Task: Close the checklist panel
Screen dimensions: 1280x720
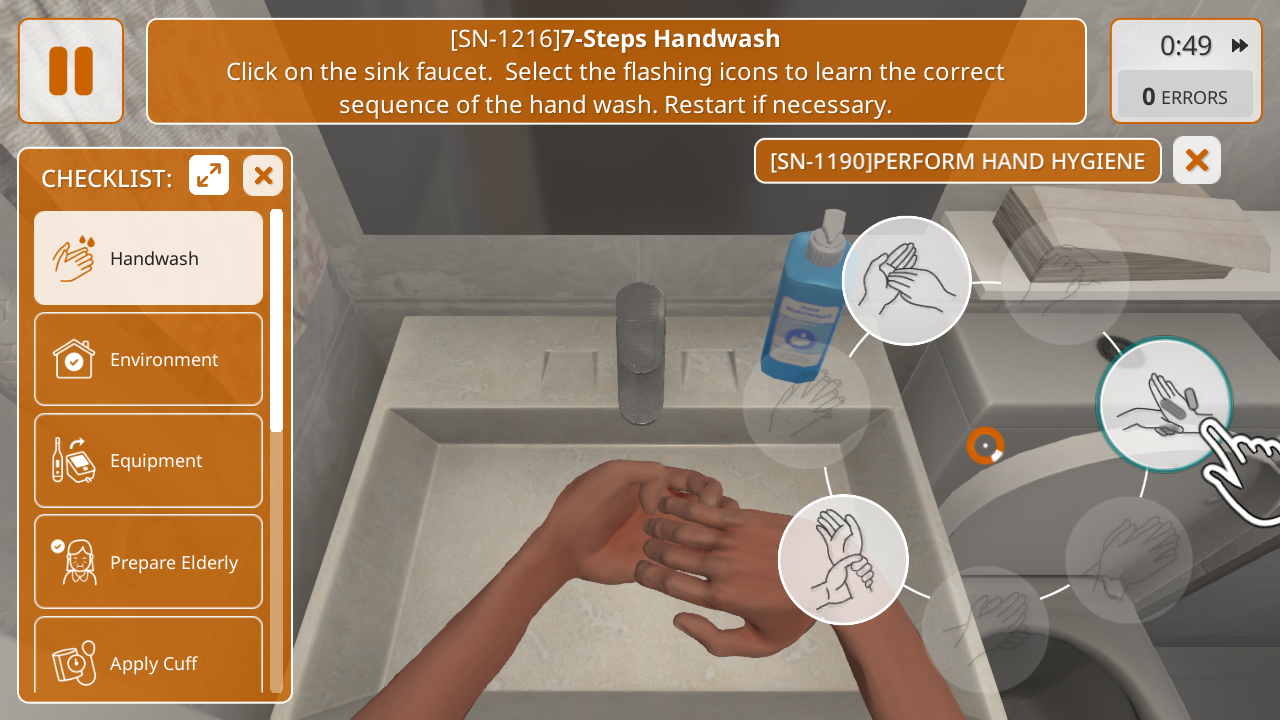Action: pos(263,176)
